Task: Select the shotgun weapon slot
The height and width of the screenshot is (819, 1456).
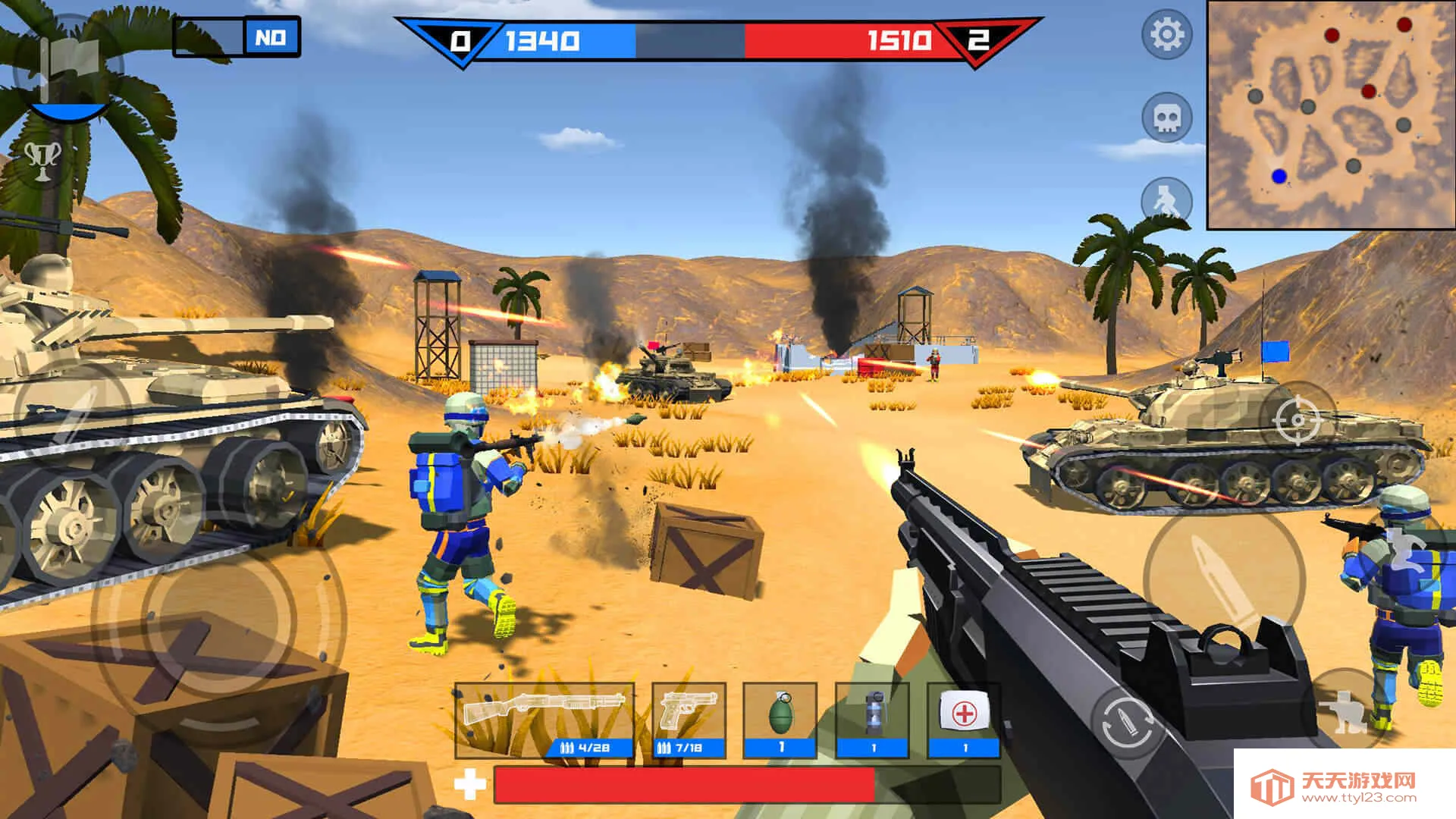Action: tap(544, 720)
